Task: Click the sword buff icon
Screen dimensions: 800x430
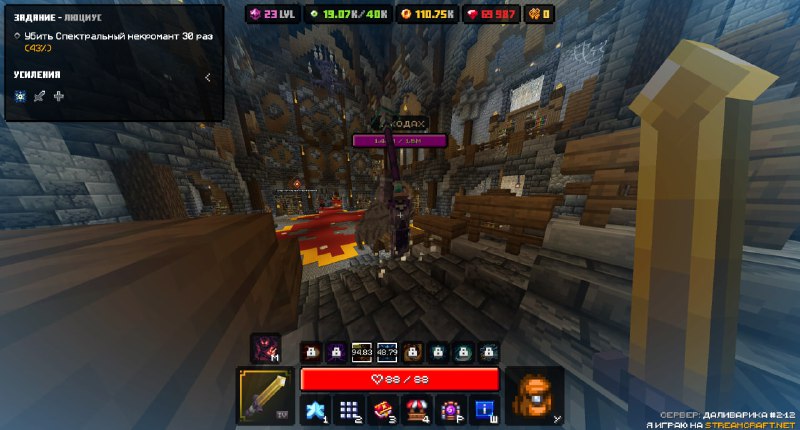Action: tap(39, 96)
